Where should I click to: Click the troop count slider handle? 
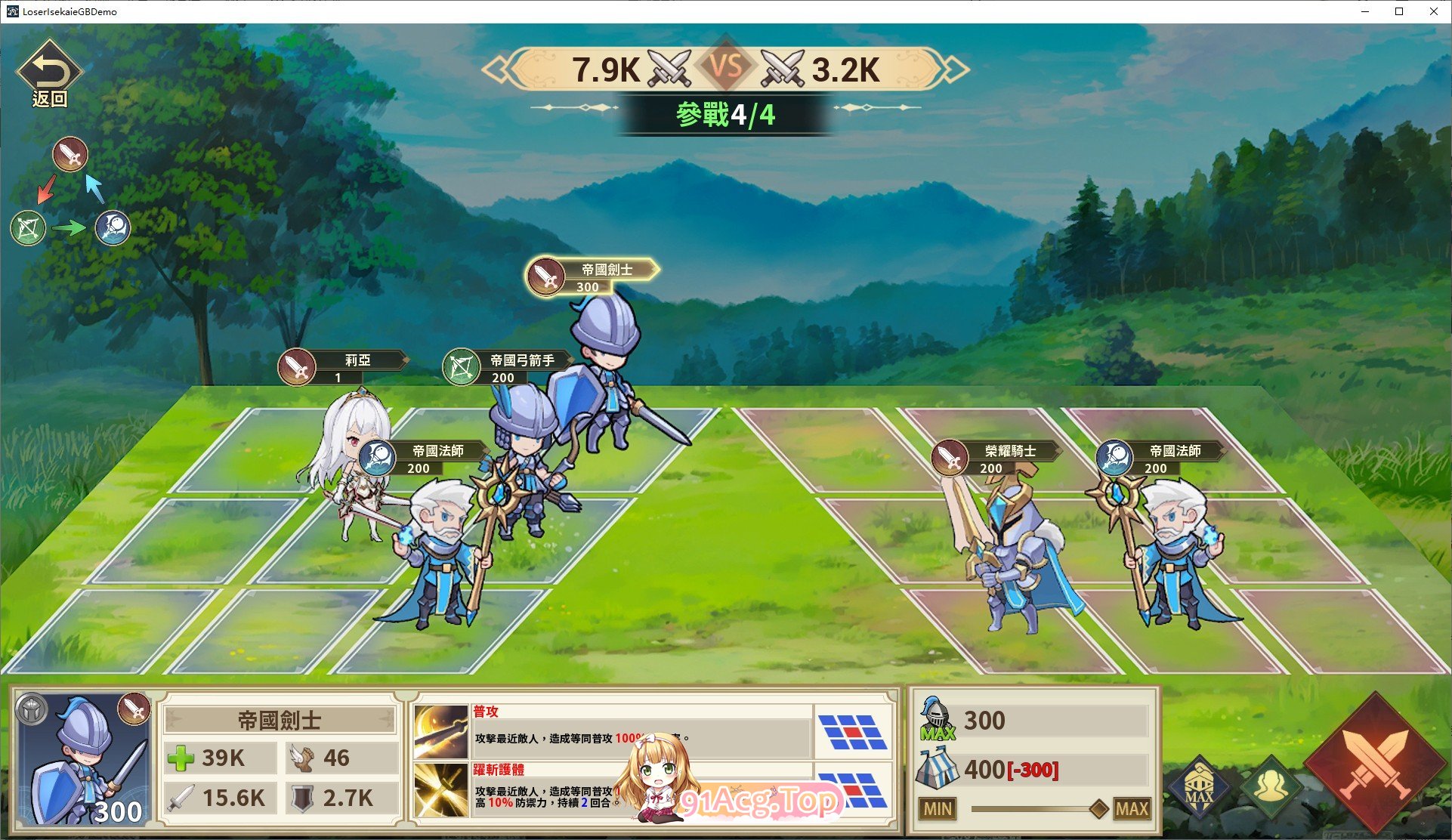(1099, 809)
